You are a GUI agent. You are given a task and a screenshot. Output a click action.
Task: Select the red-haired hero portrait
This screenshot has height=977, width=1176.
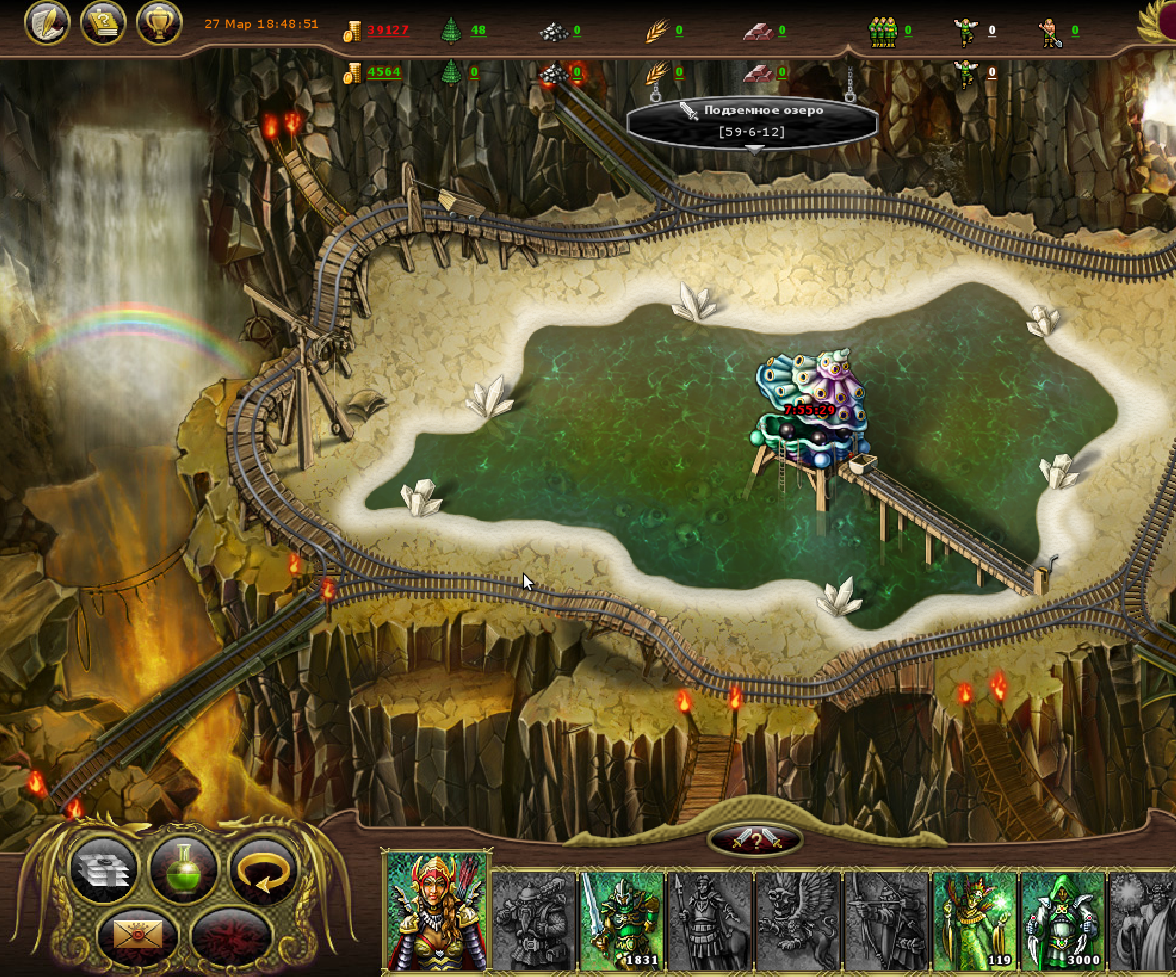click(x=435, y=912)
